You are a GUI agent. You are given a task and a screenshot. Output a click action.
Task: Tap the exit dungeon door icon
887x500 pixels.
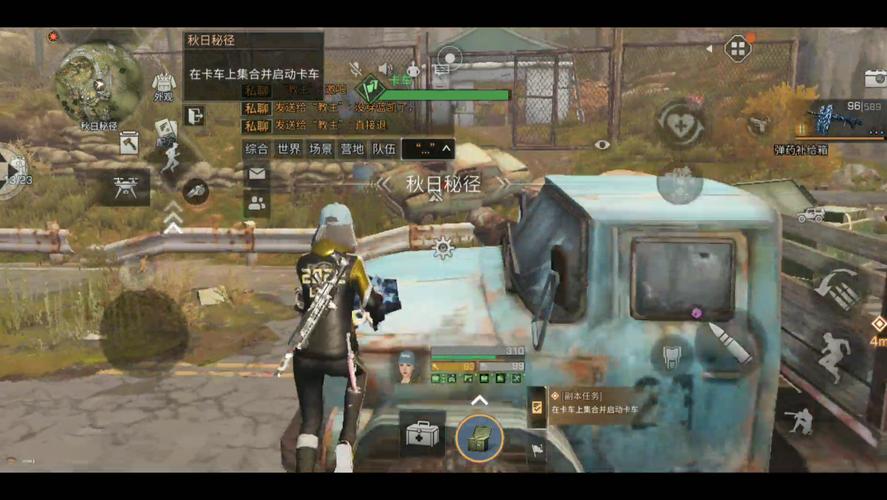[x=194, y=116]
